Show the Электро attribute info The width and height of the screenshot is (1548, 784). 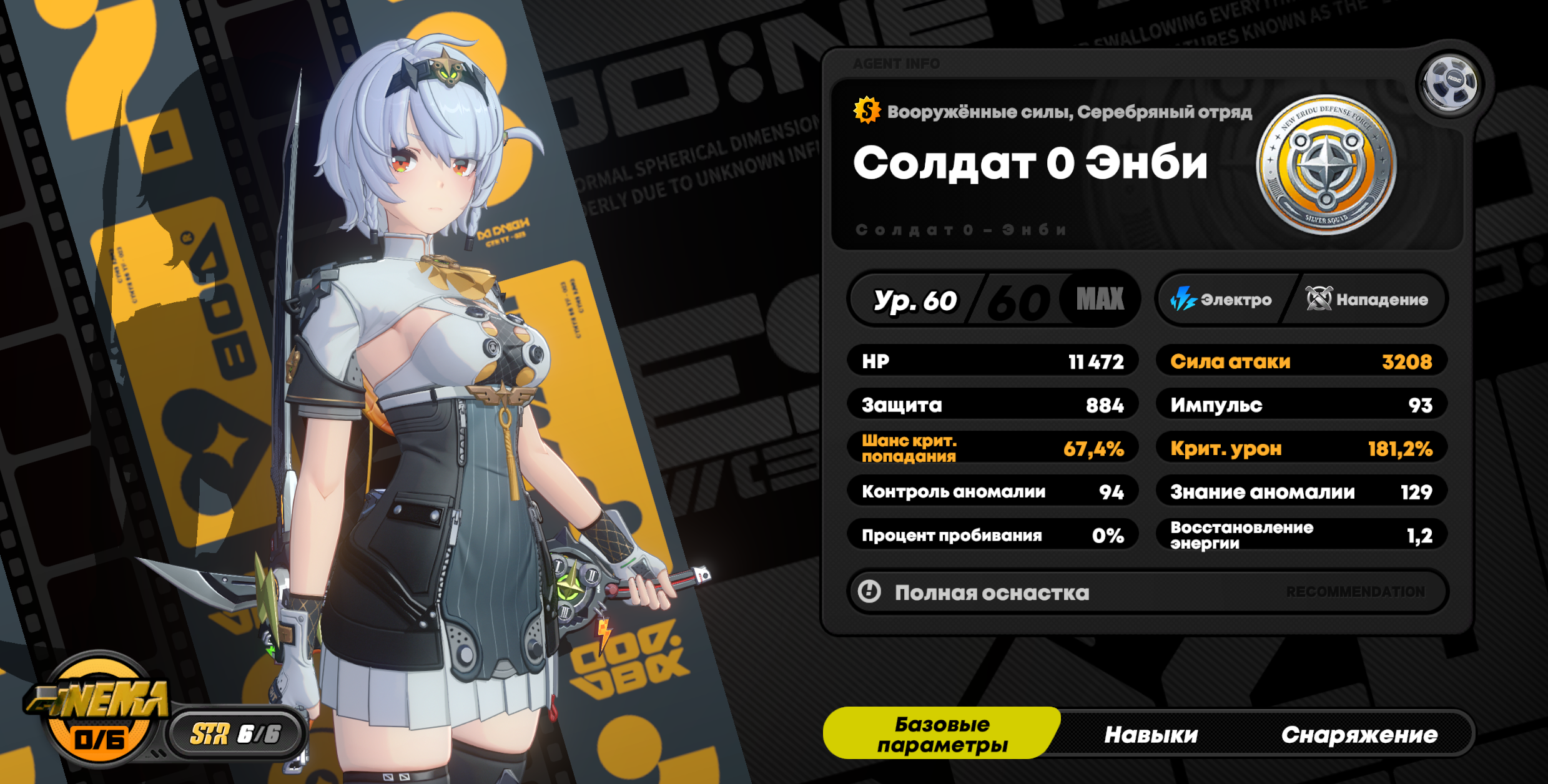[1221, 300]
